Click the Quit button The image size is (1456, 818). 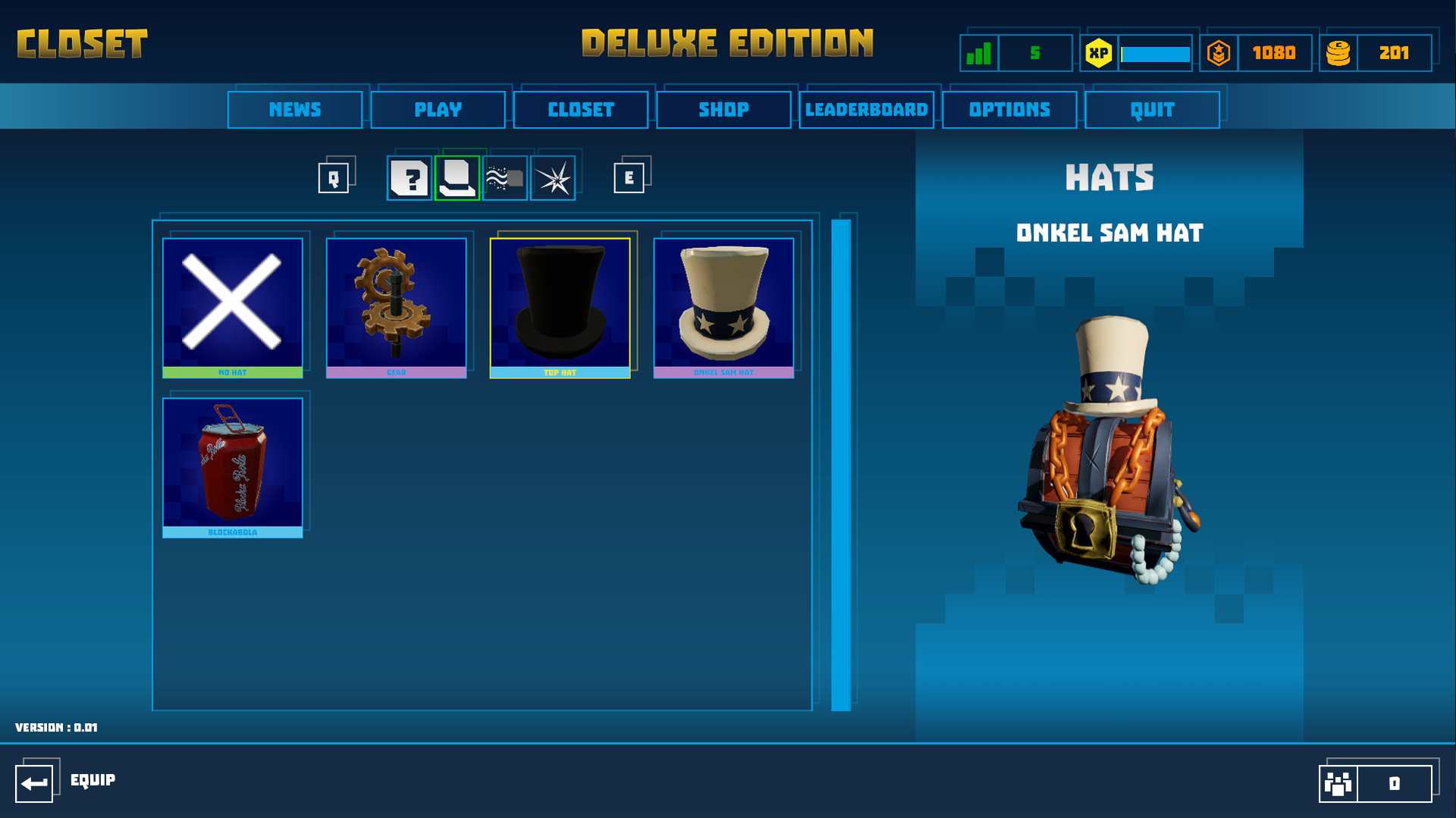pos(1152,109)
